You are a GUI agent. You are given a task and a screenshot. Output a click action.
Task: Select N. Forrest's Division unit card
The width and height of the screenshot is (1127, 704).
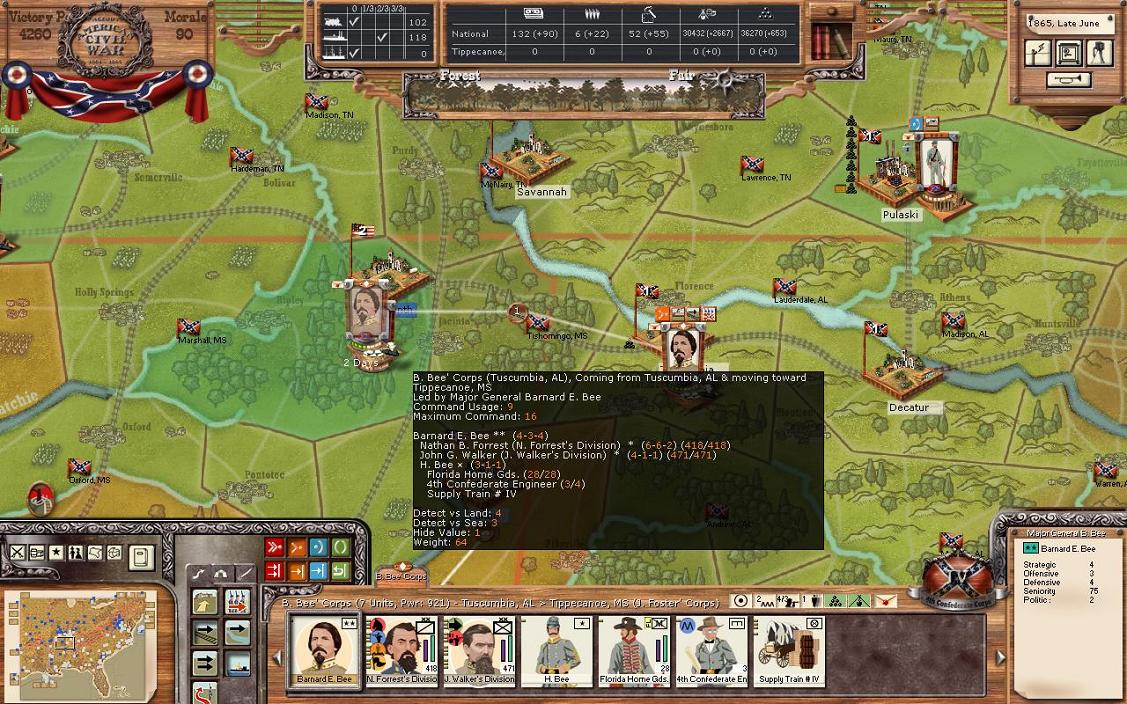tap(401, 651)
